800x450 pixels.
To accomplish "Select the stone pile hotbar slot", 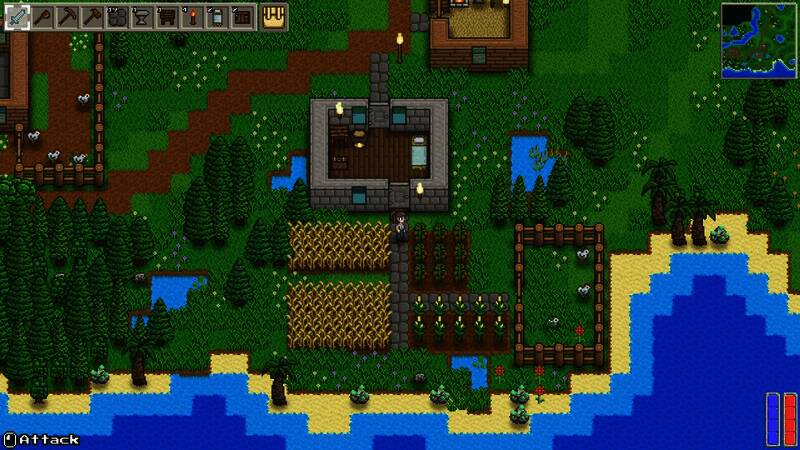I will click(117, 17).
